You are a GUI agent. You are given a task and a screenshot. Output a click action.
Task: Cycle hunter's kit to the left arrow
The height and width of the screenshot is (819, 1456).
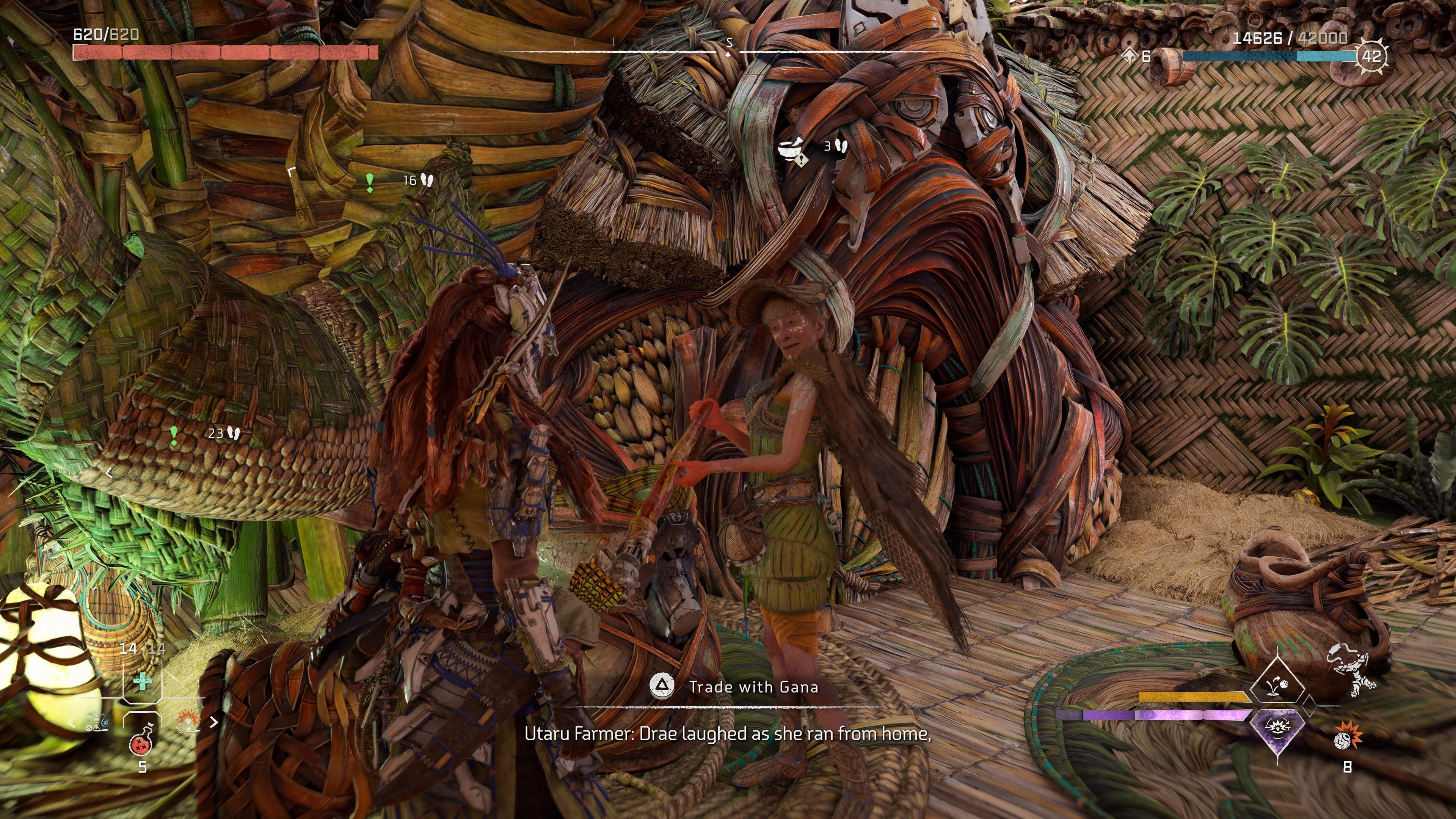pos(72,722)
